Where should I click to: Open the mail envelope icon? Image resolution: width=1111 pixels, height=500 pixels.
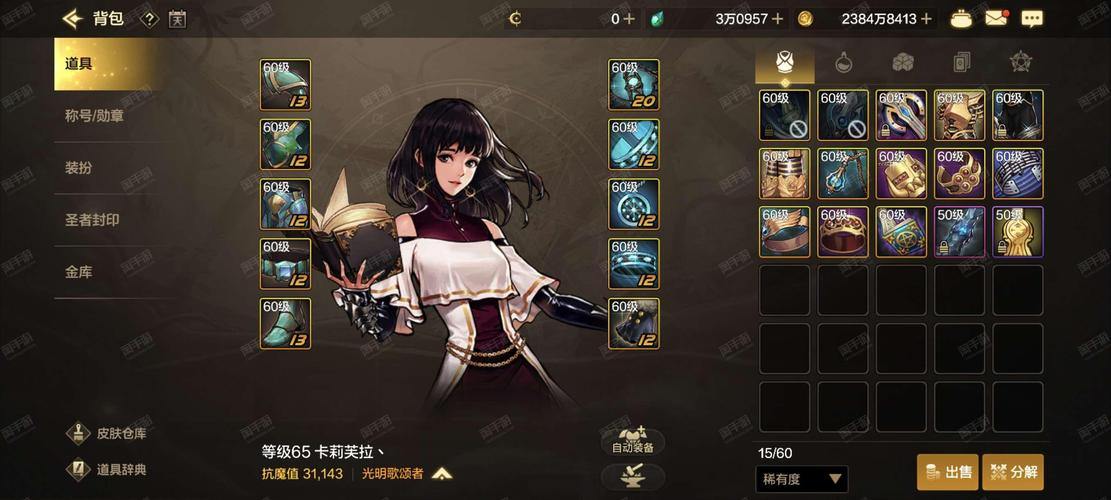pos(995,18)
